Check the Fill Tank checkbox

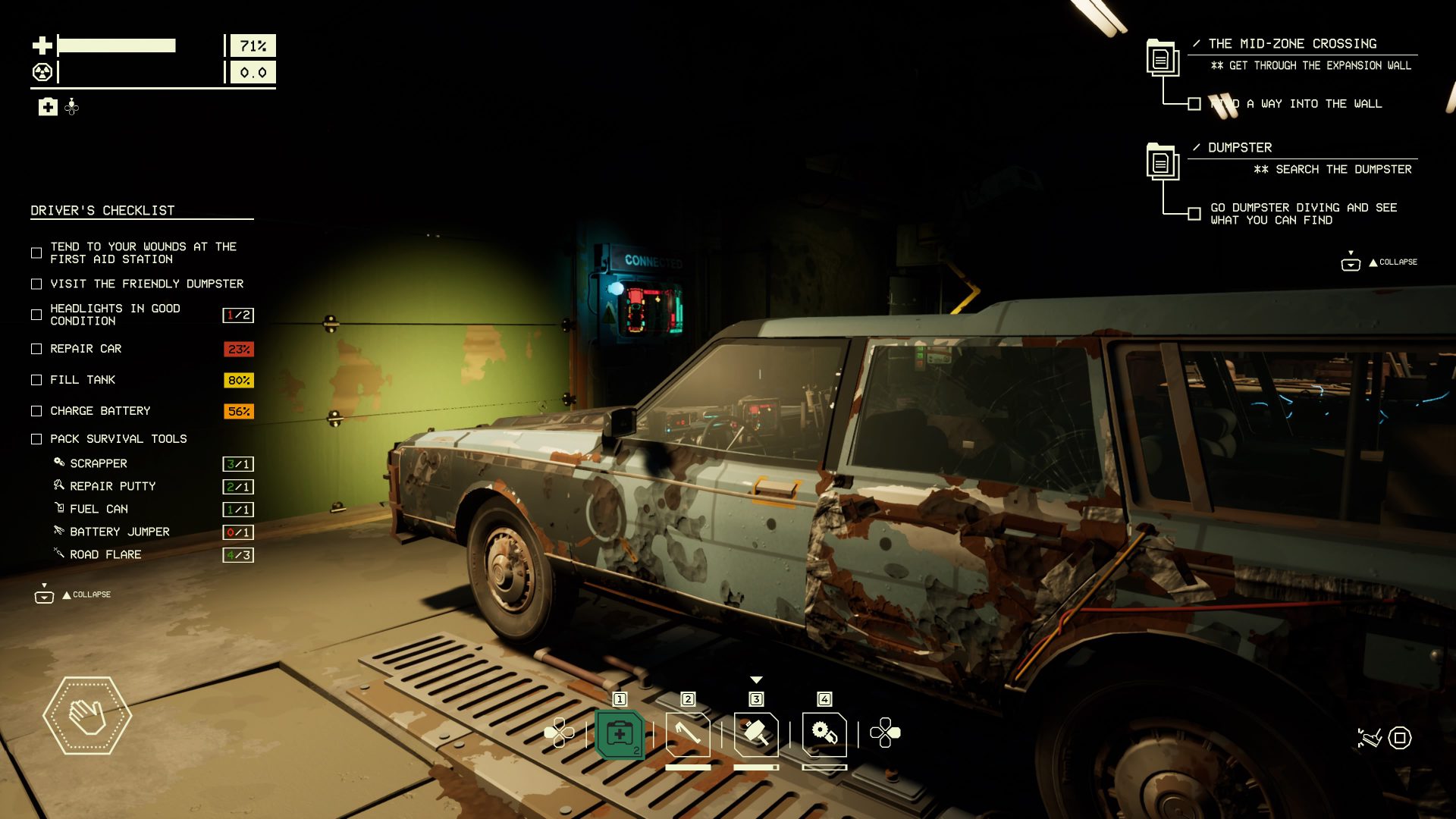tap(35, 380)
